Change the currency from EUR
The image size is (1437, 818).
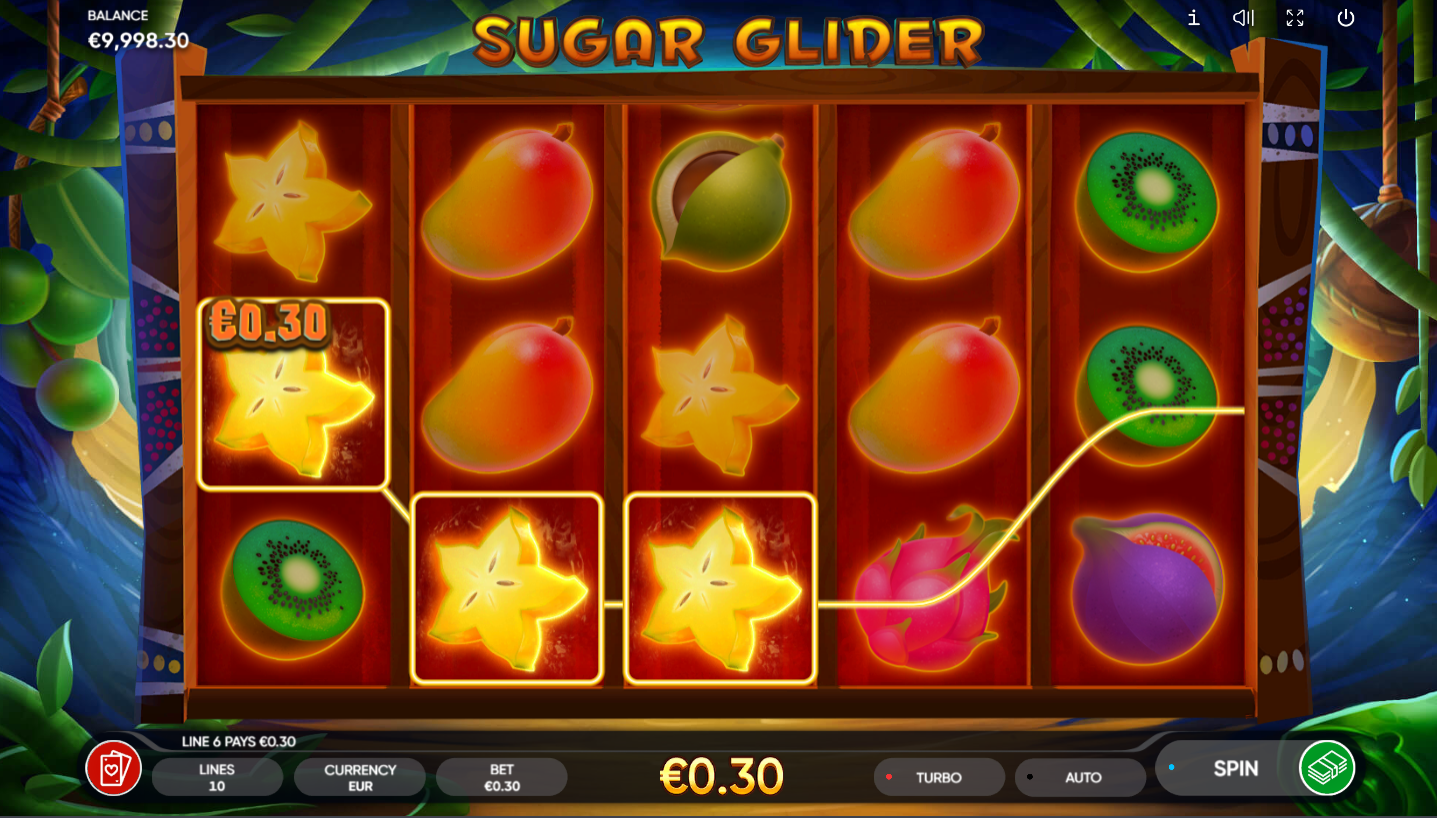360,777
